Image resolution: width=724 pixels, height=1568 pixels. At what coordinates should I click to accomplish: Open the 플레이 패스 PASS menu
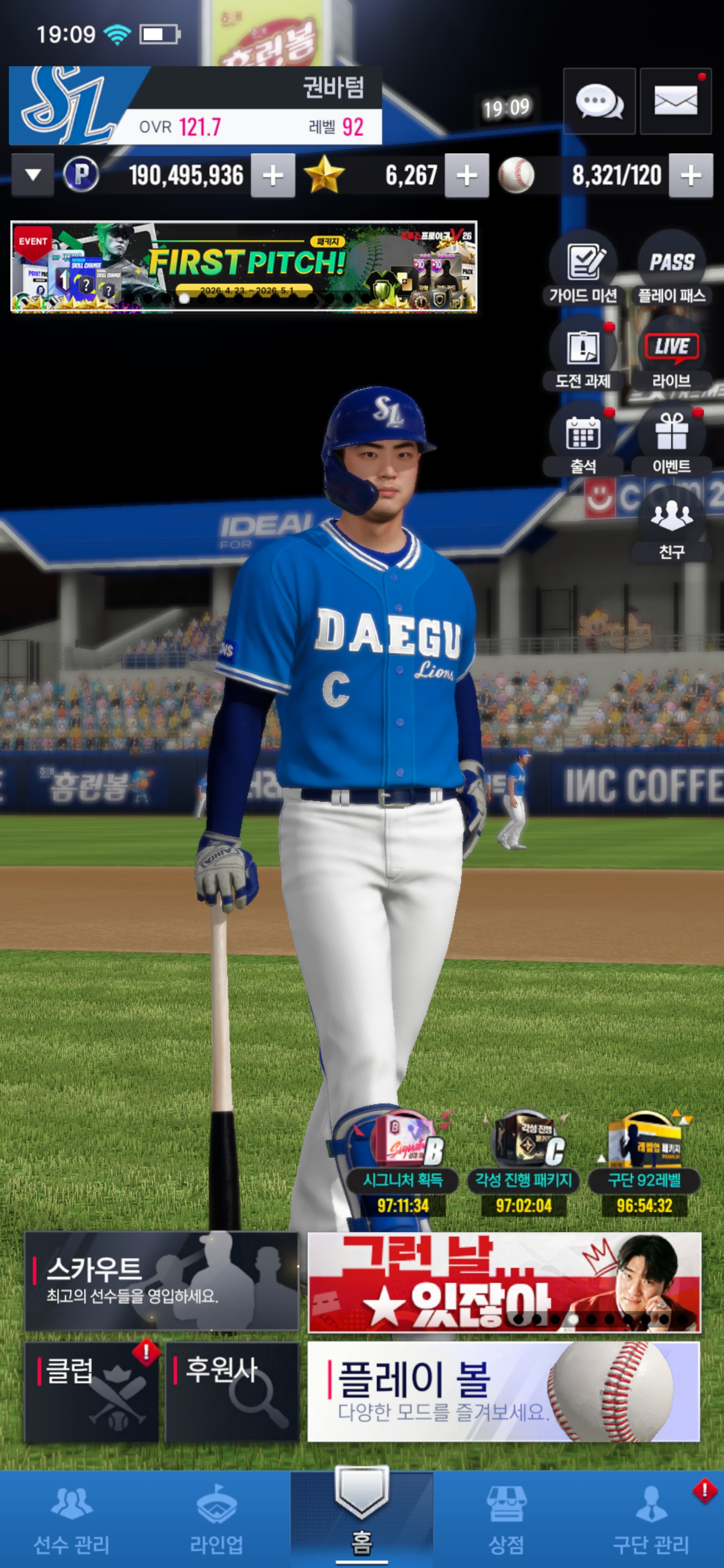[x=672, y=268]
